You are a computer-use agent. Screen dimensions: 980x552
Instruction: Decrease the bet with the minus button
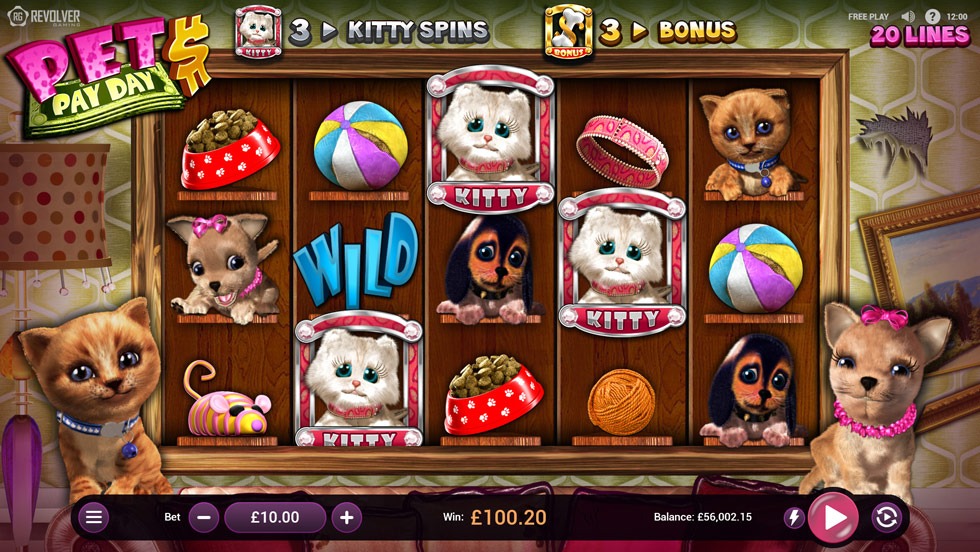[204, 517]
